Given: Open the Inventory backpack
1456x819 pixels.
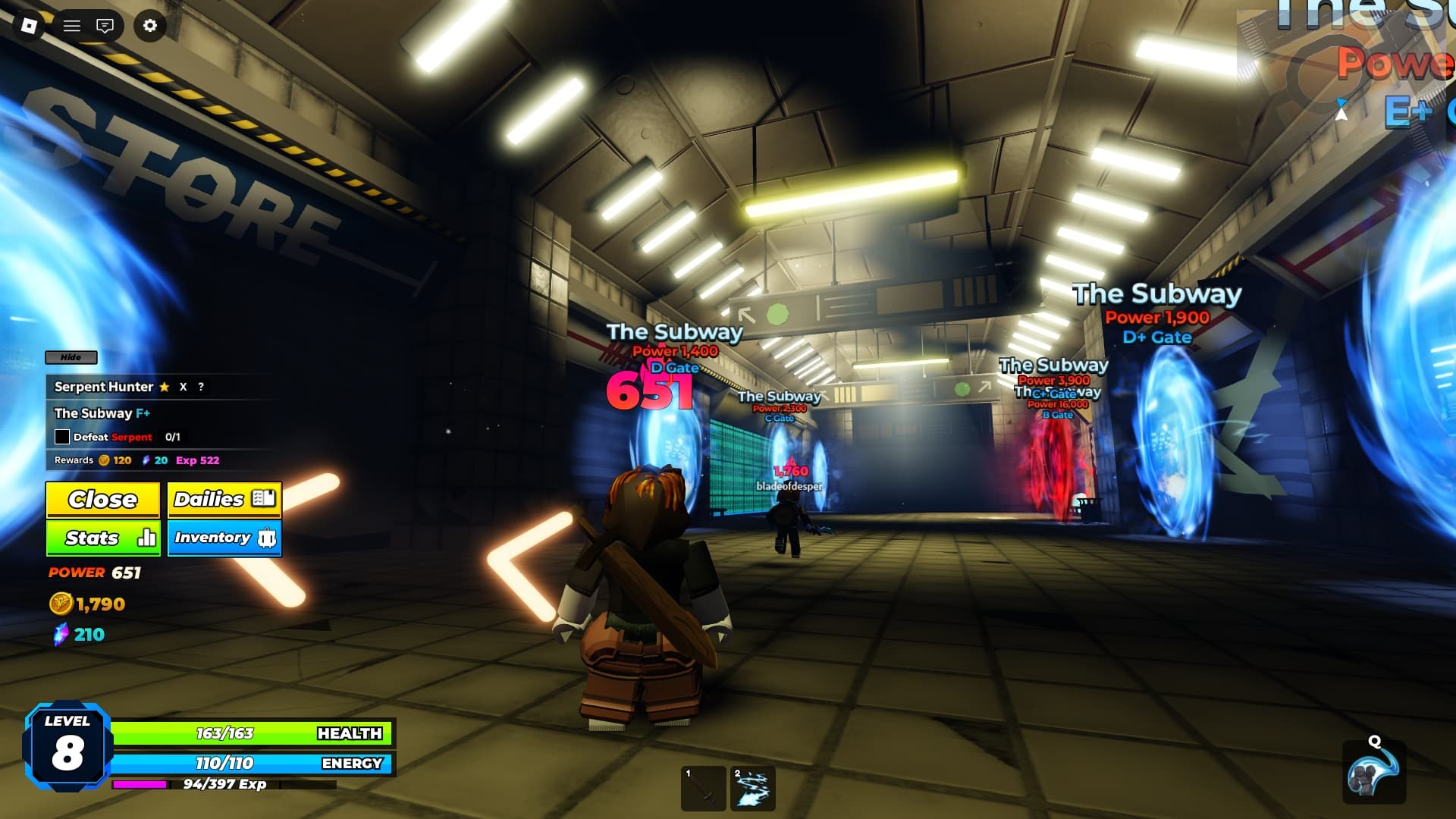Looking at the screenshot, I should (224, 538).
